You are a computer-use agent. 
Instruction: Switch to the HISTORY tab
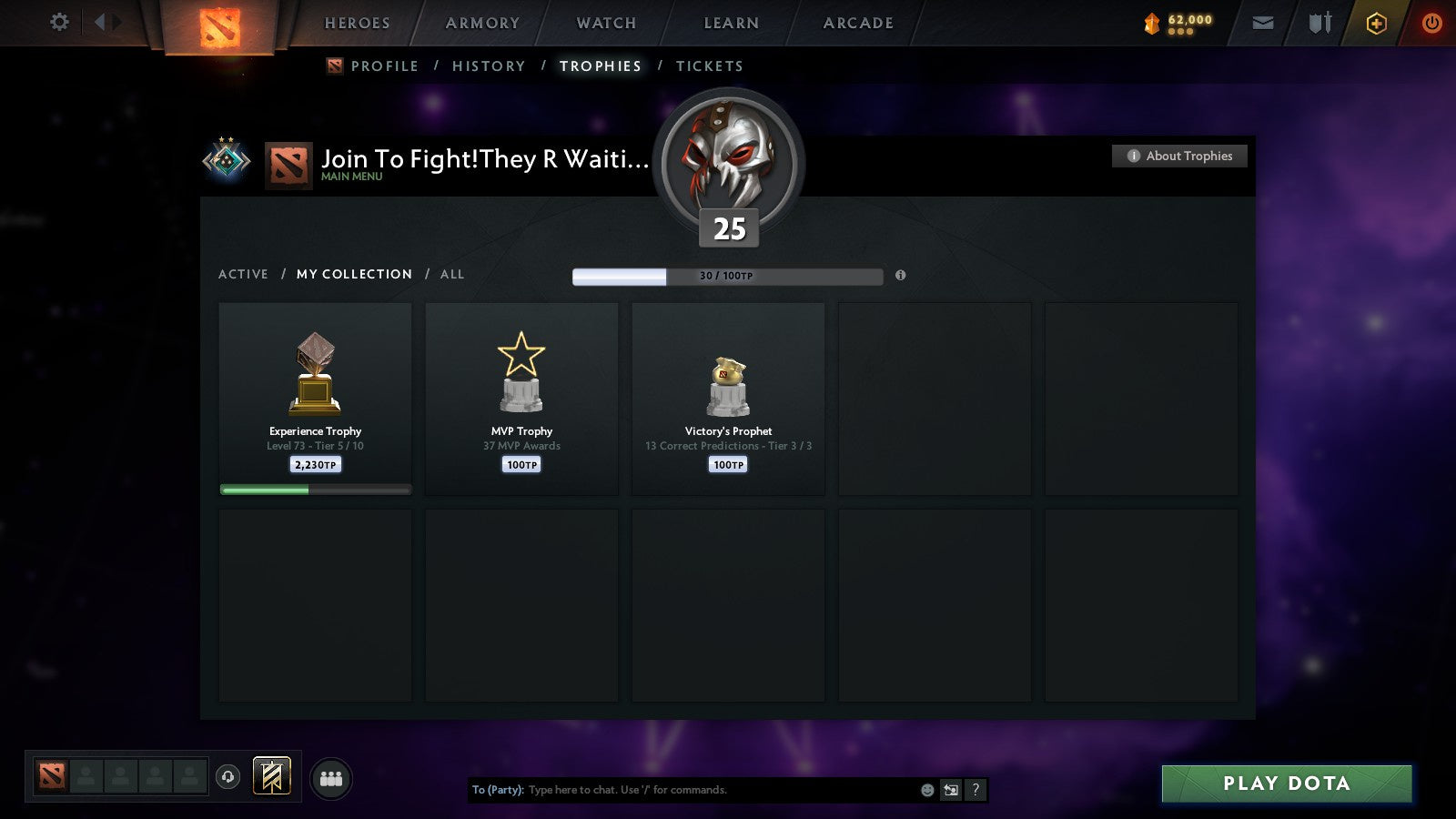490,66
